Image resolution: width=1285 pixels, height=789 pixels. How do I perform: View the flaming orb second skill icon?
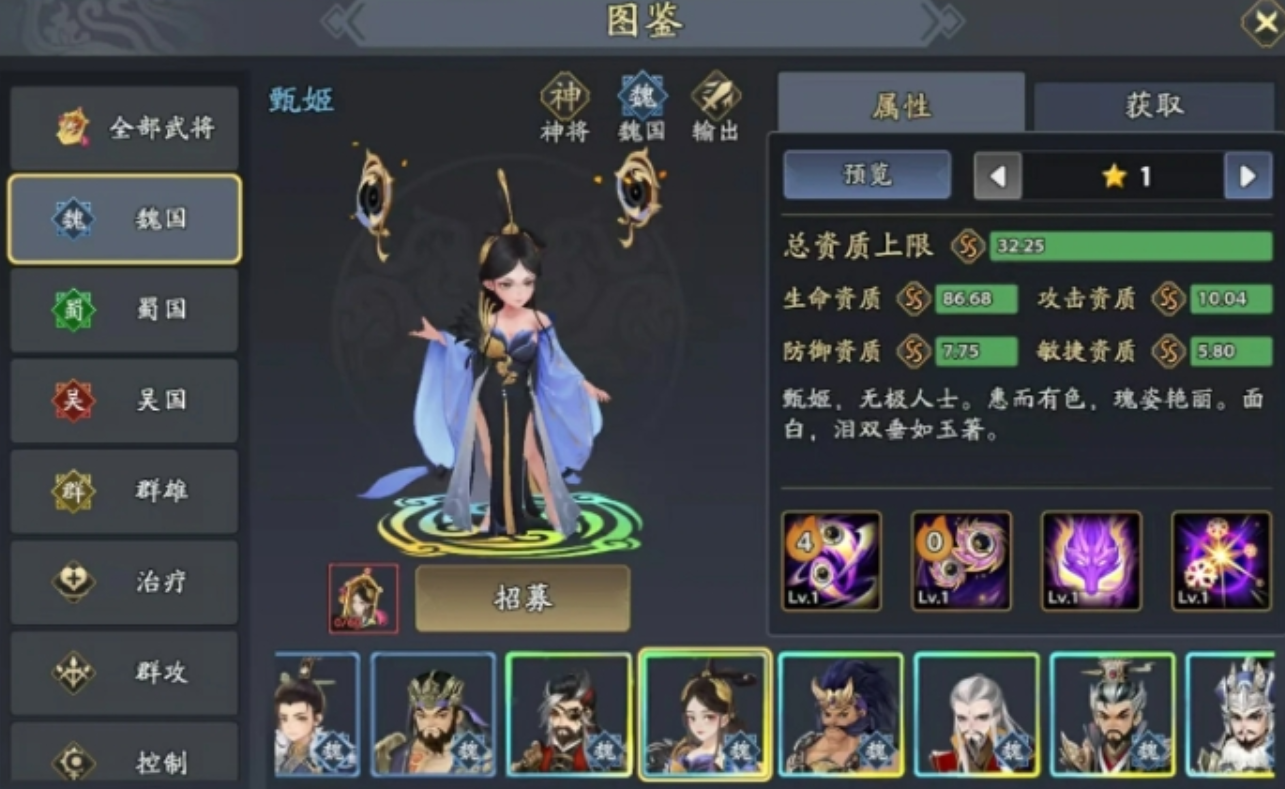(x=961, y=560)
